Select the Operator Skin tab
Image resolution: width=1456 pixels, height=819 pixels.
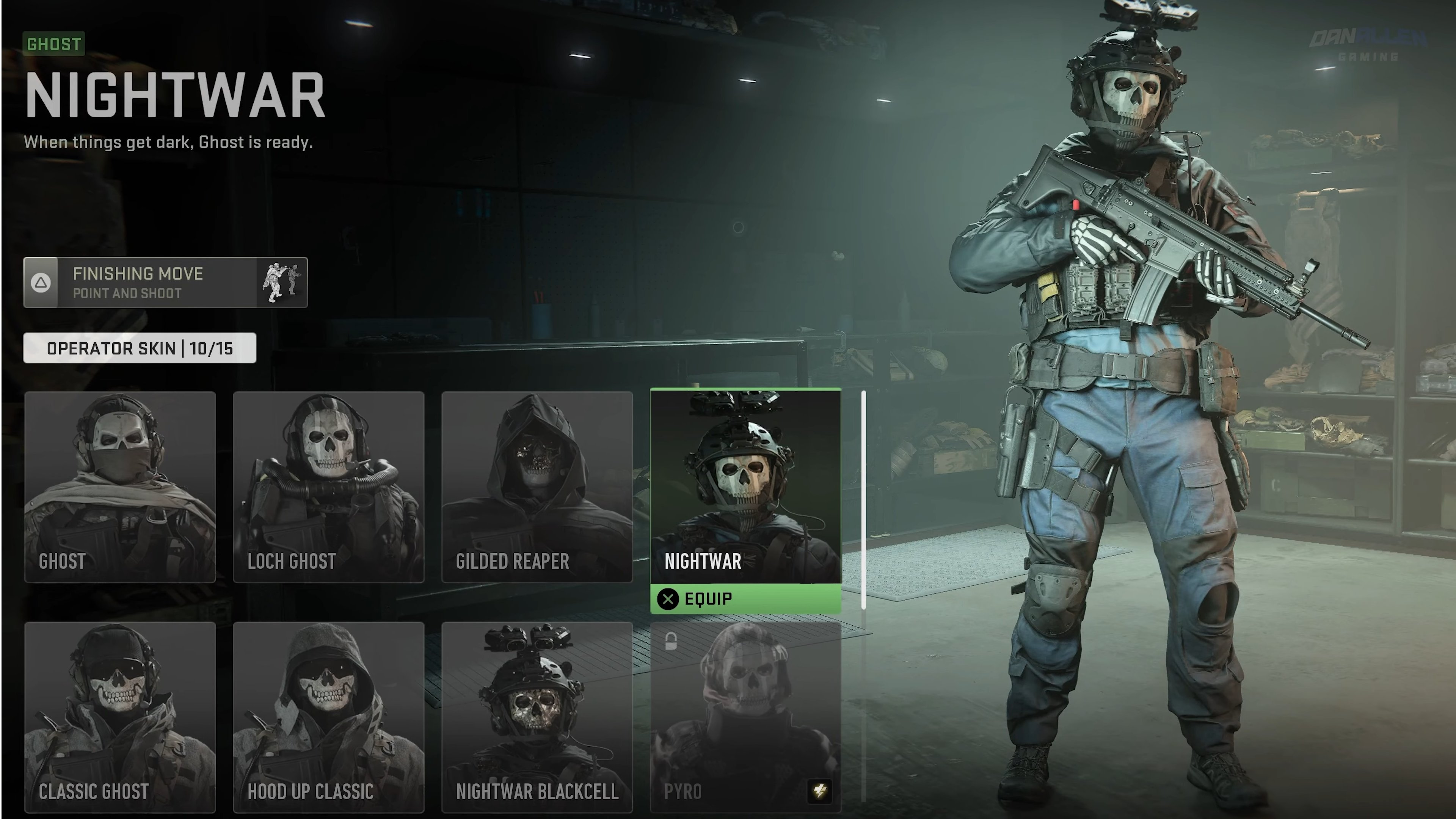(140, 348)
